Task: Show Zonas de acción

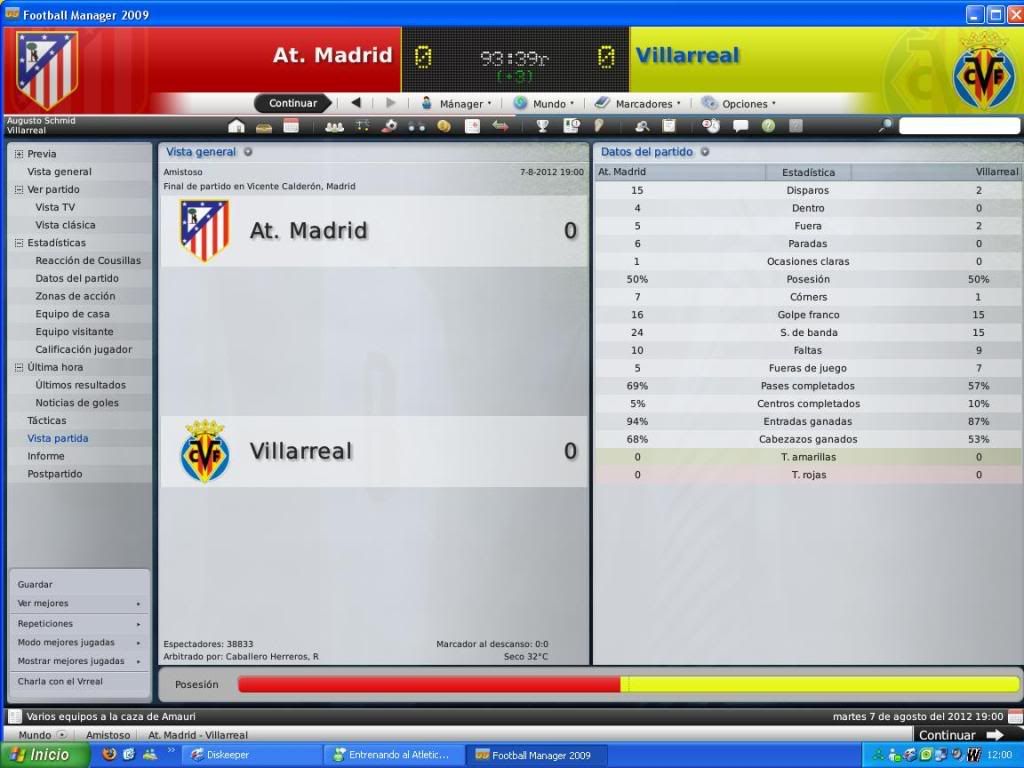Action: click(75, 296)
